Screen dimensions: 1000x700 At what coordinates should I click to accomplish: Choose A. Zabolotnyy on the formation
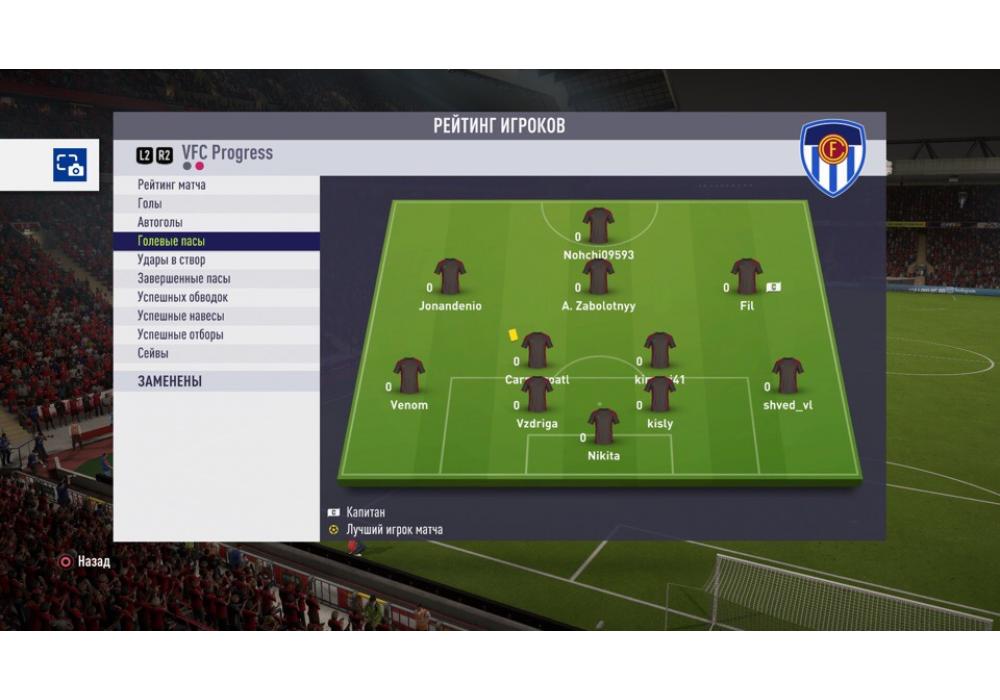pos(598,278)
